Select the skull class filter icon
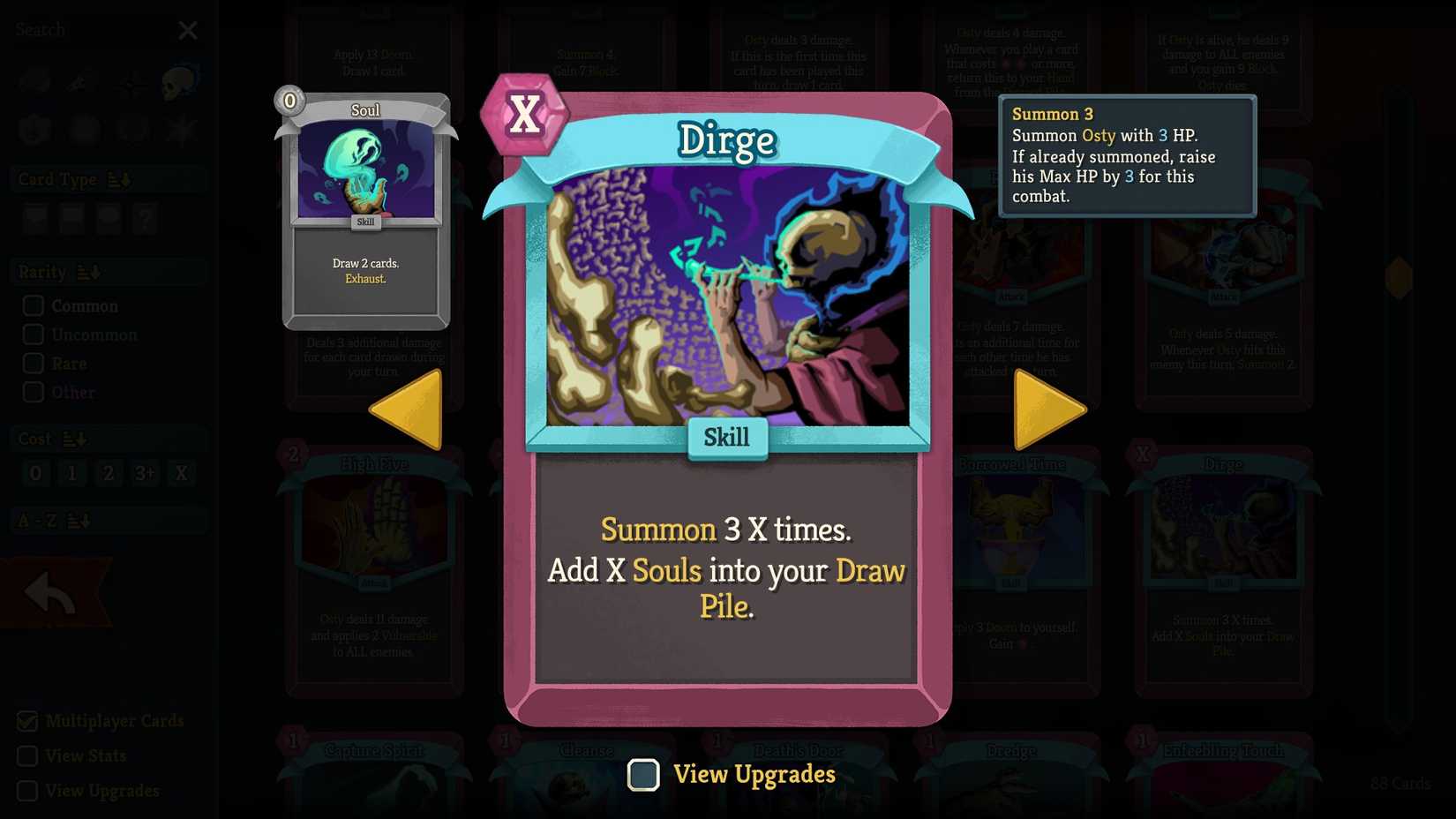The image size is (1456, 819). (x=179, y=81)
